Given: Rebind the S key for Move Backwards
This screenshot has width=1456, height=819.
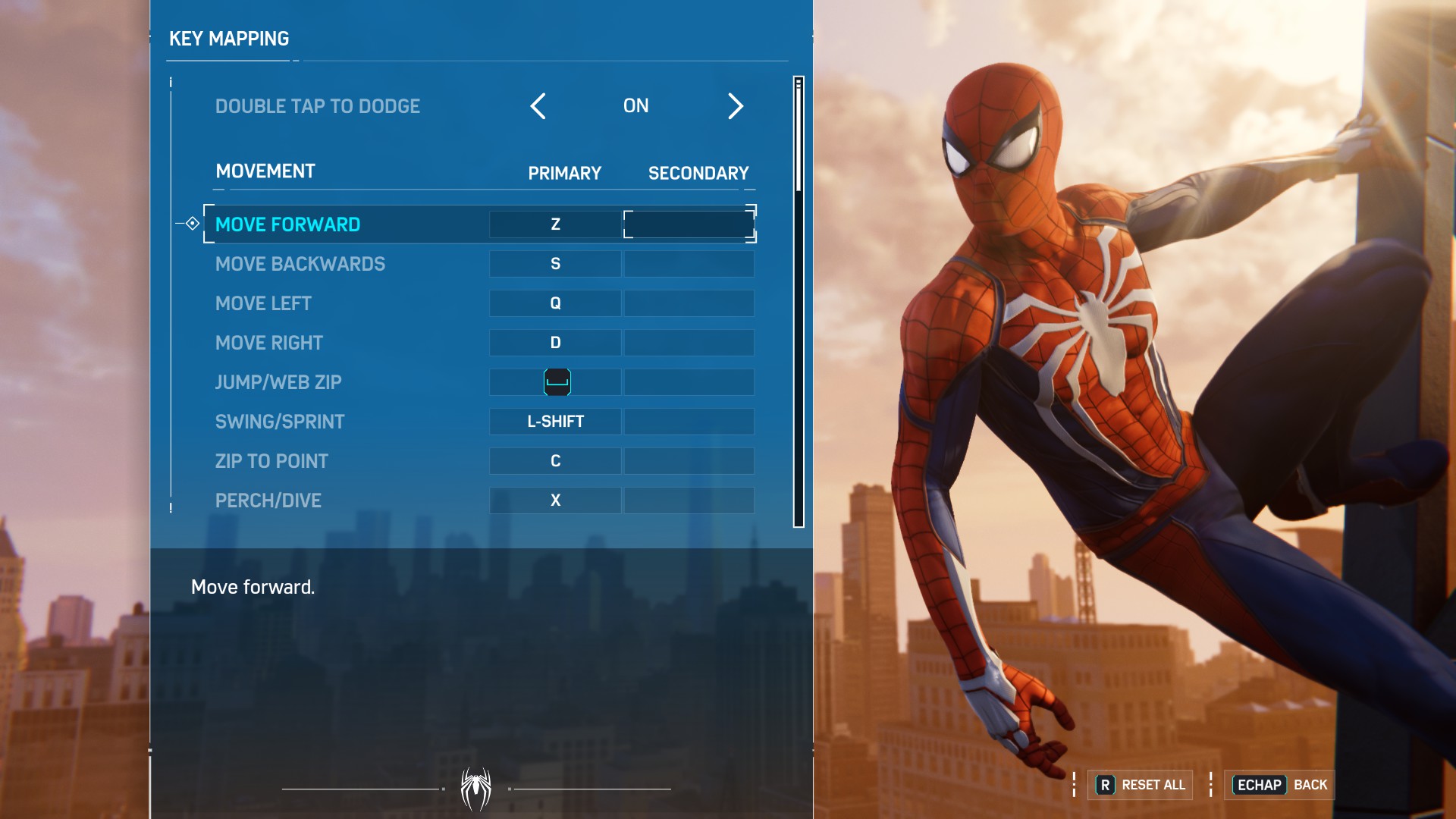Looking at the screenshot, I should pos(556,264).
